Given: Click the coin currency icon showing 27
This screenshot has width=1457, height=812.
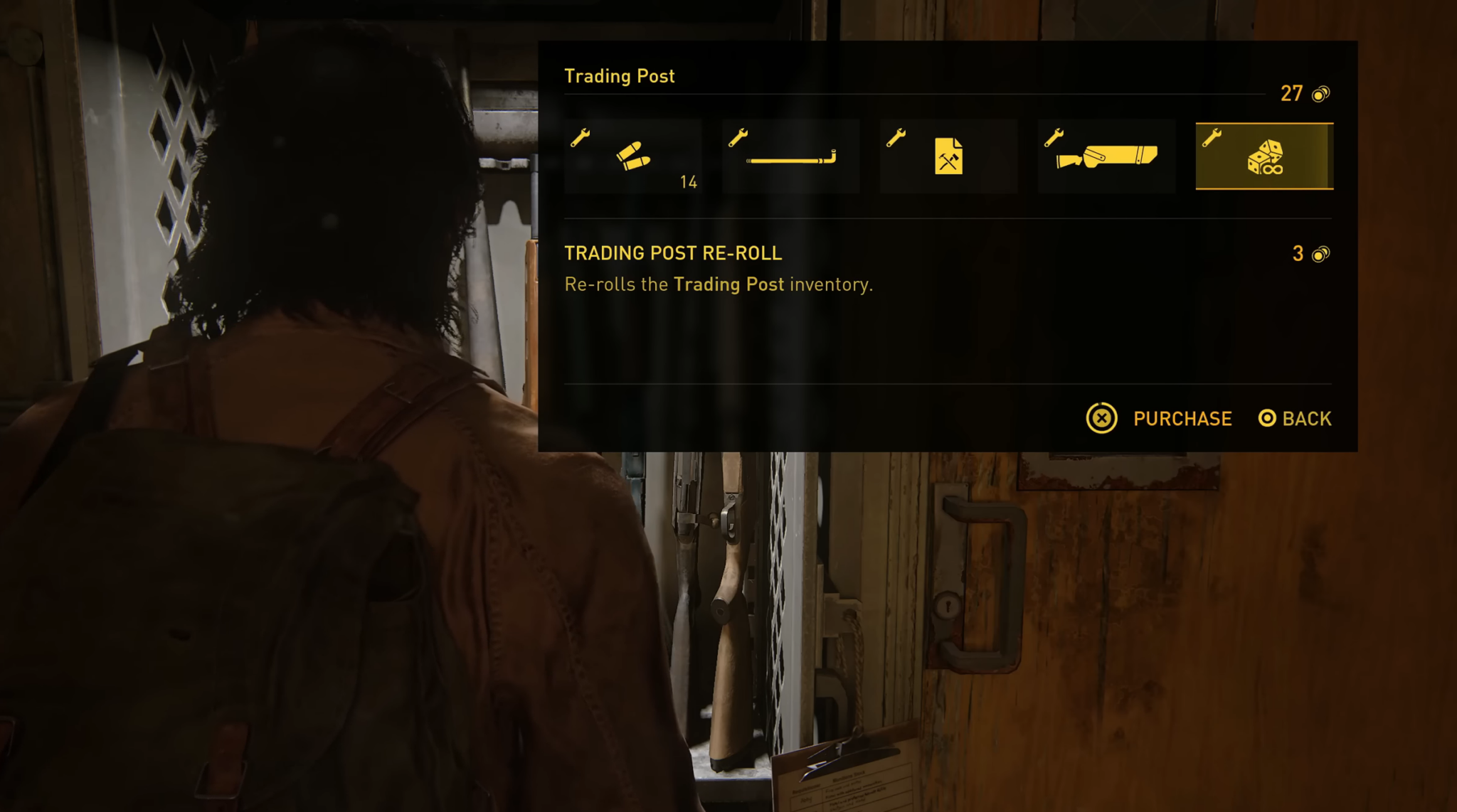Looking at the screenshot, I should point(1320,93).
